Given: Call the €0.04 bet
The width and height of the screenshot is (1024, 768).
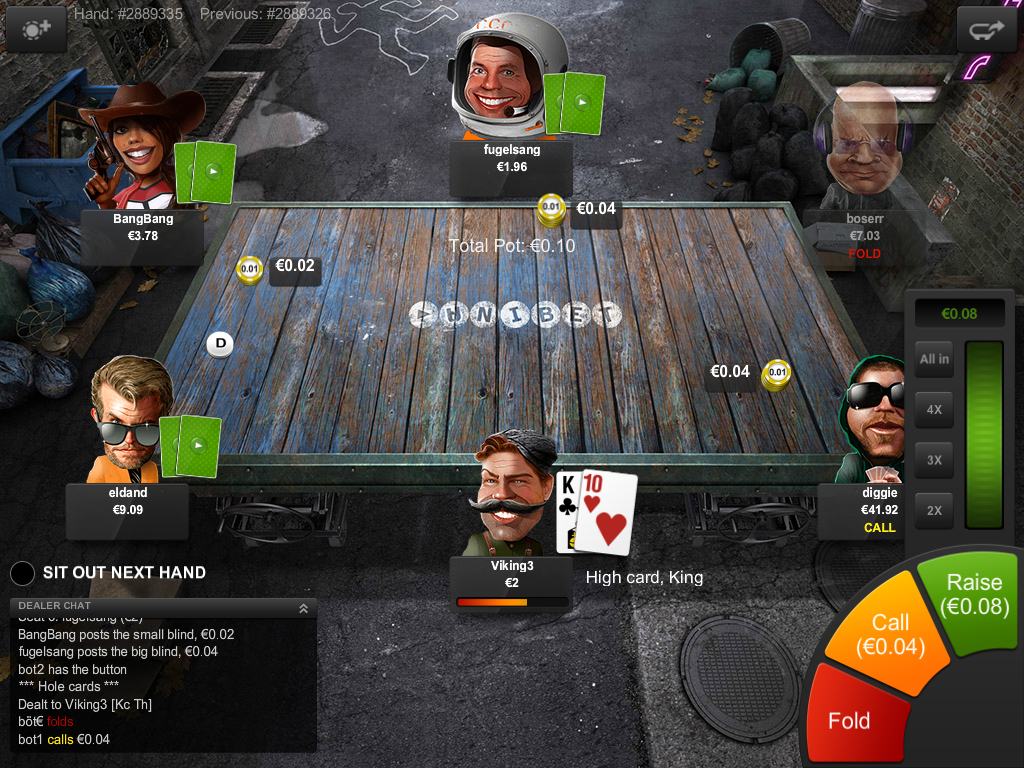Looking at the screenshot, I should 889,635.
